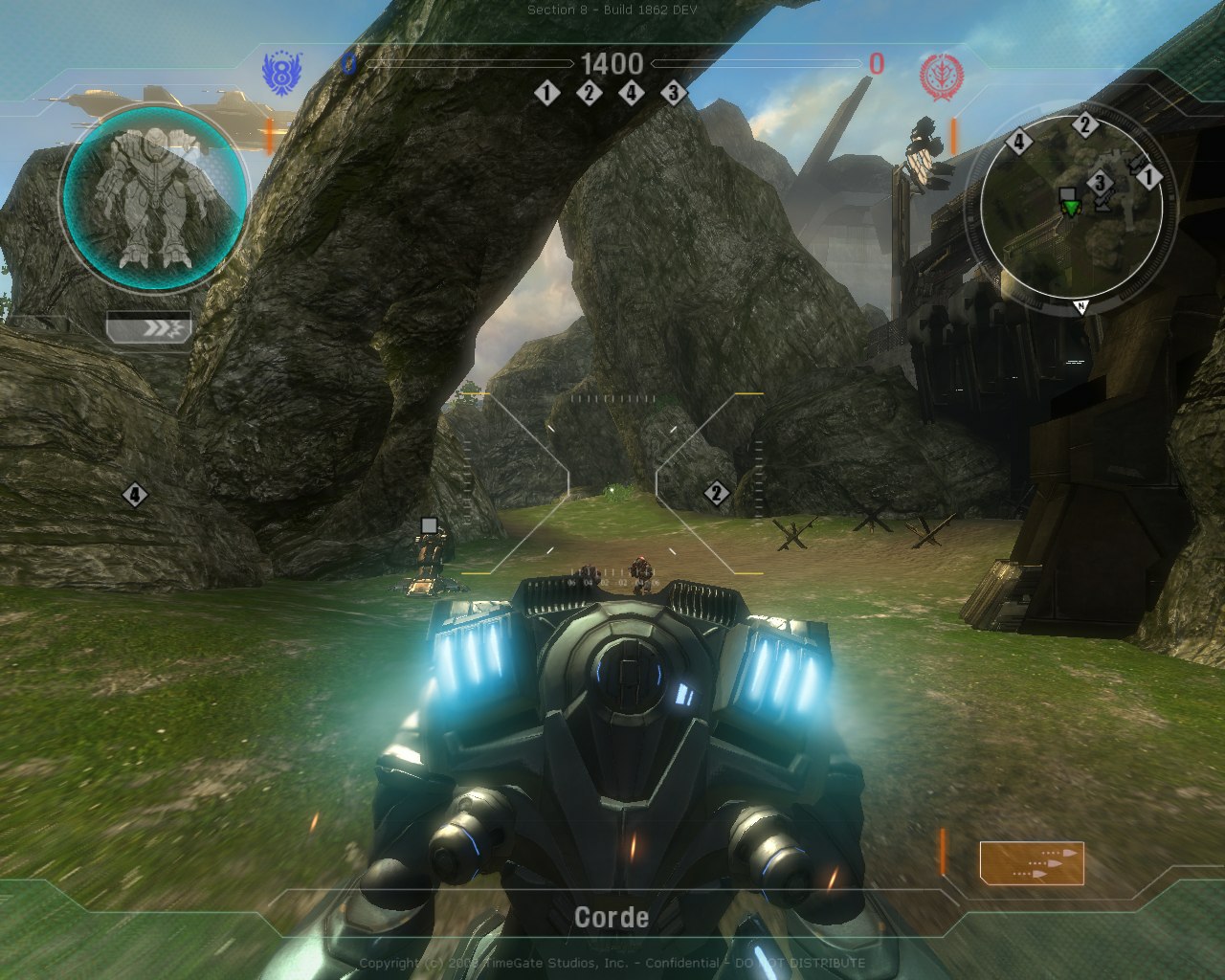This screenshot has width=1225, height=980.
Task: Select control point 1 diamond in top score bar
Action: tap(546, 93)
